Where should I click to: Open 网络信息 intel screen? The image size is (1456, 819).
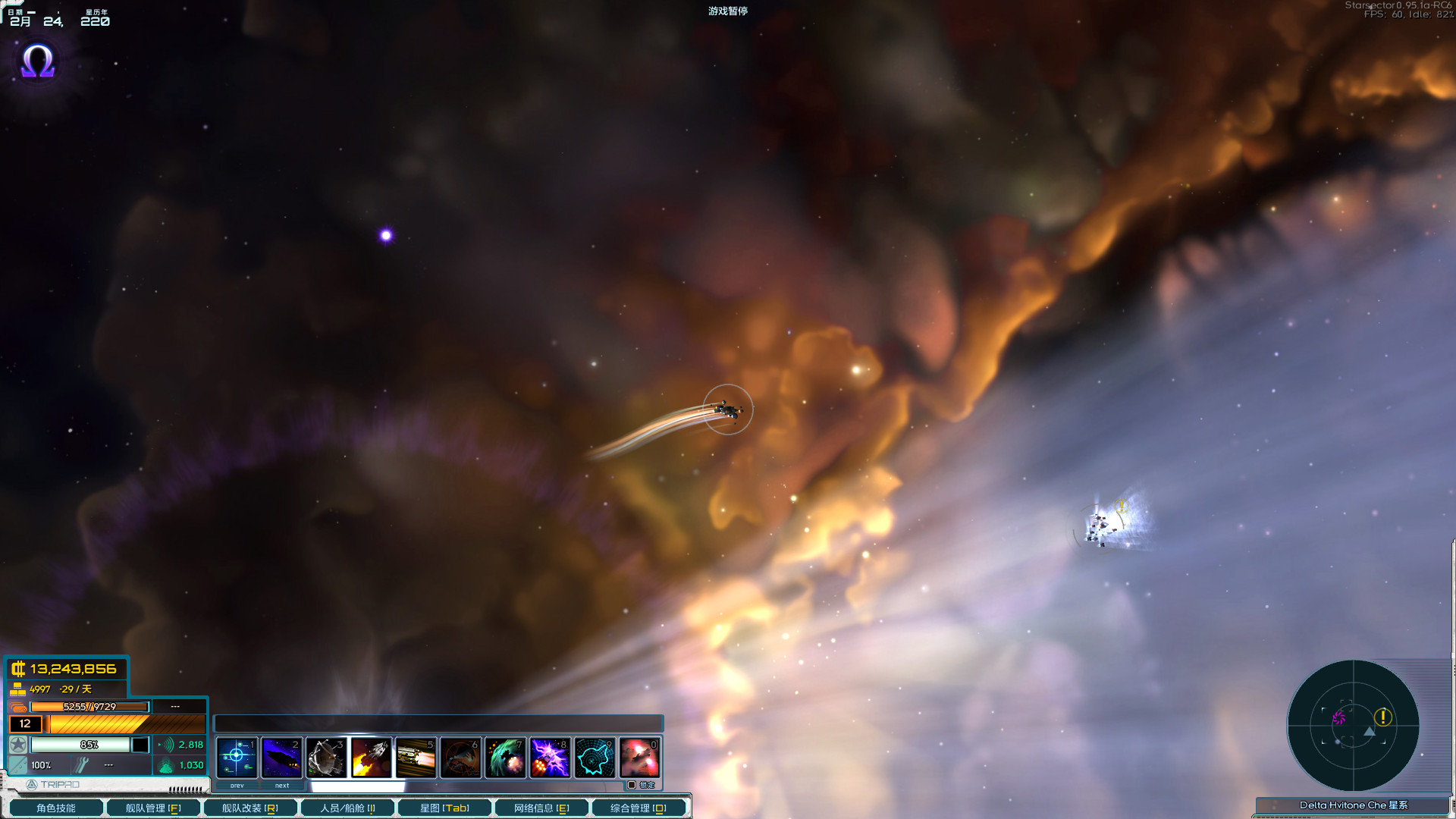541,808
